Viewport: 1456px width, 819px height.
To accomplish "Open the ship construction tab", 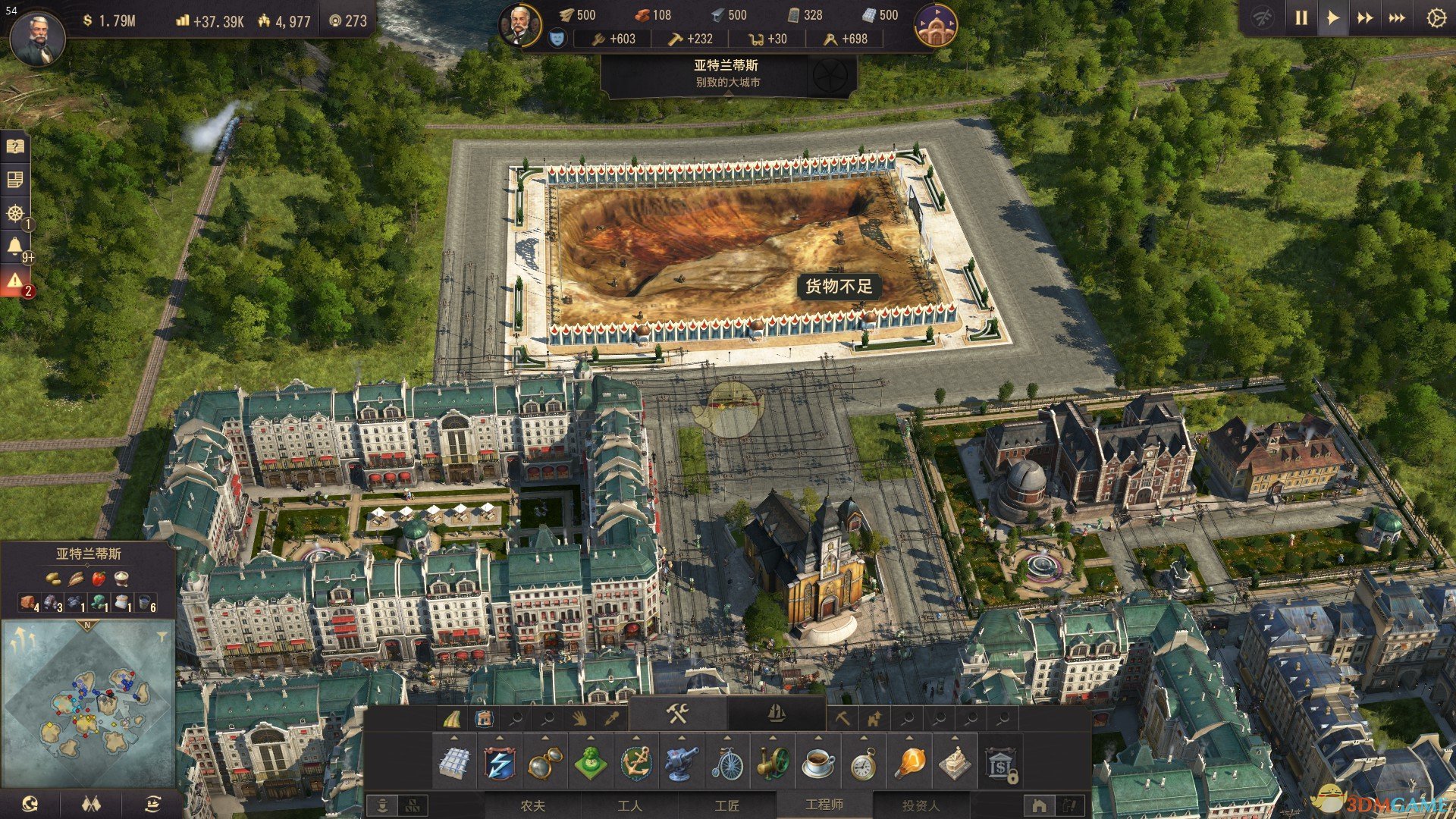I will point(776,714).
